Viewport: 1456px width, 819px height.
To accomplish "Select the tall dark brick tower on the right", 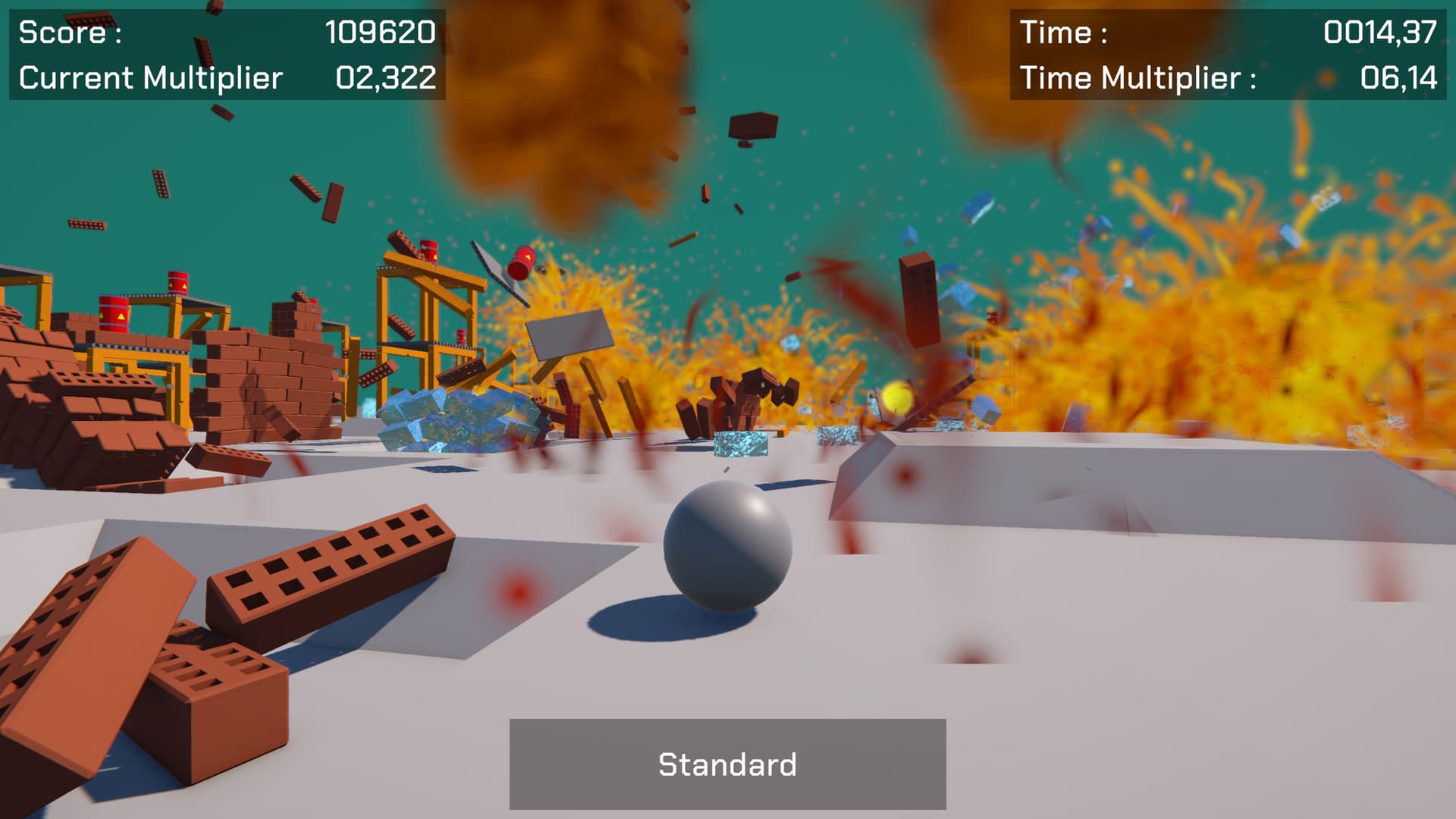I will [x=918, y=302].
